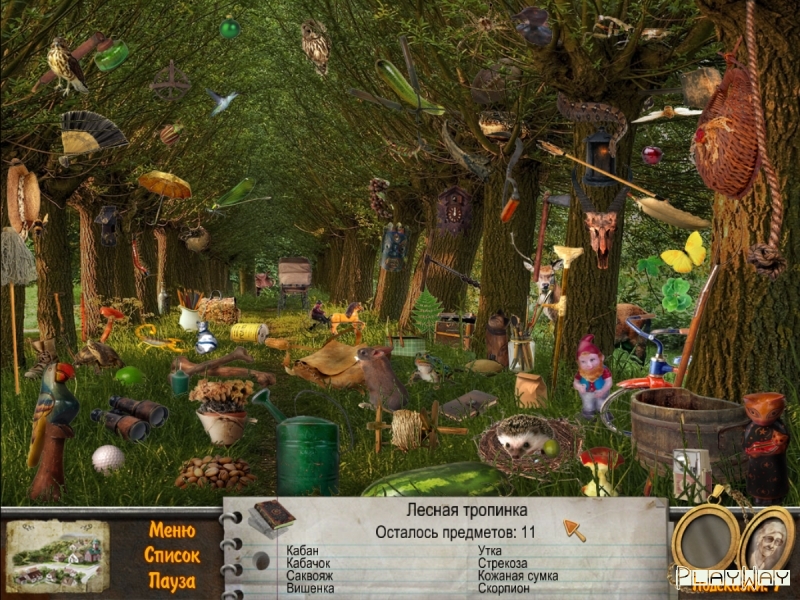Select Кабан in the item list
Screen dimensions: 800x600
[303, 551]
